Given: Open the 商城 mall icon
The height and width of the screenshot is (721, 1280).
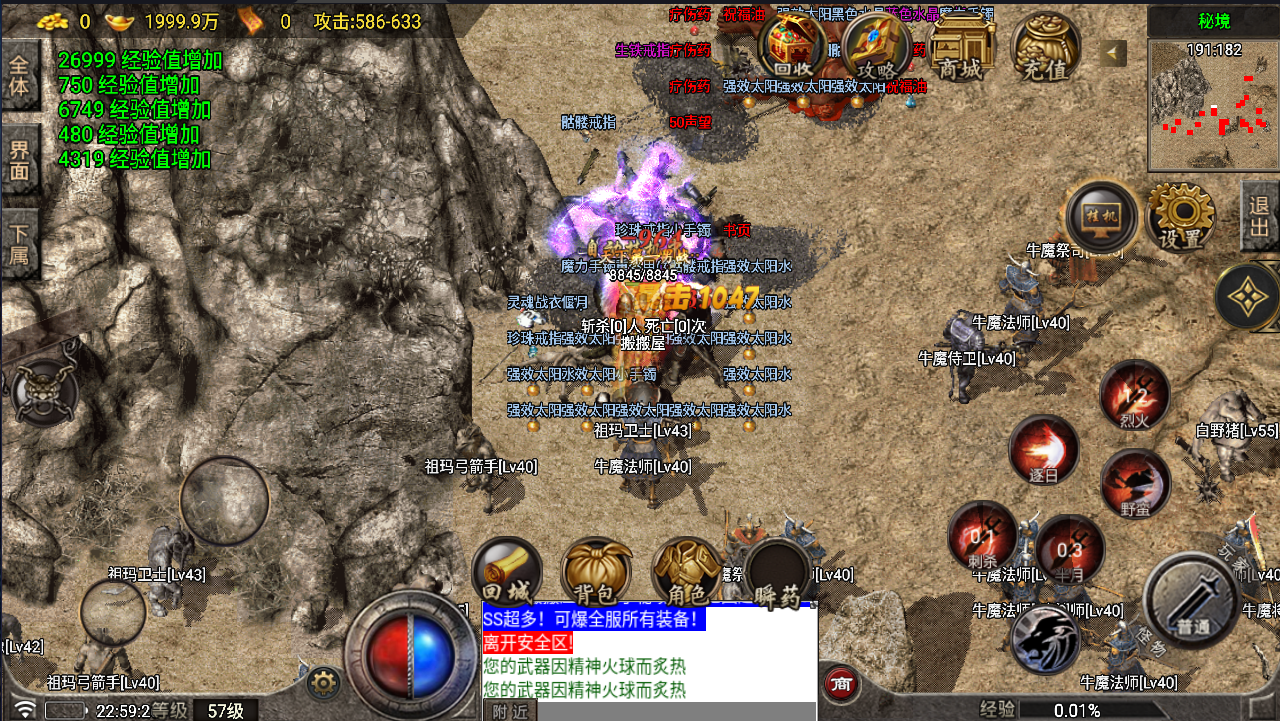Looking at the screenshot, I should point(959,45).
